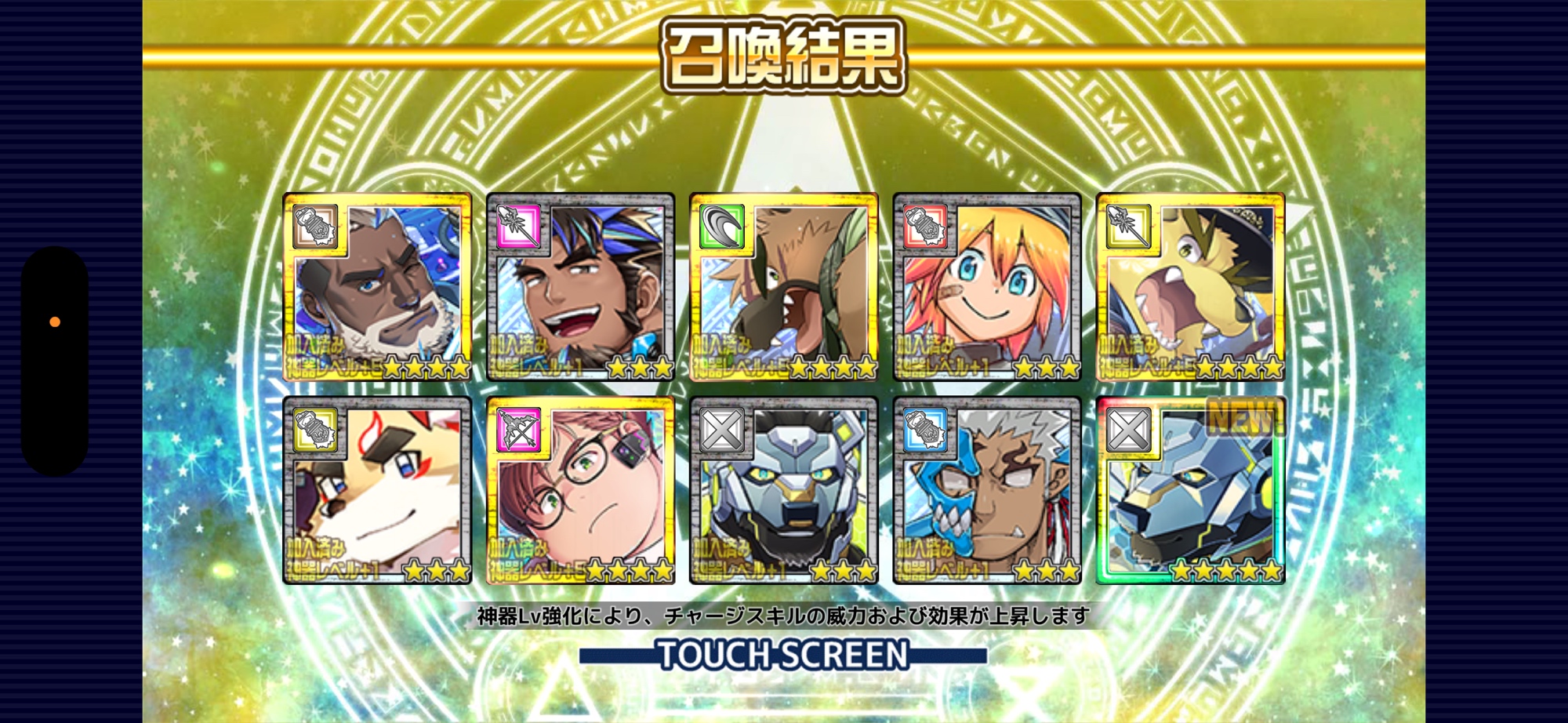Select the brown bear beast card
Image resolution: width=1568 pixels, height=723 pixels.
pyautogui.click(x=783, y=287)
